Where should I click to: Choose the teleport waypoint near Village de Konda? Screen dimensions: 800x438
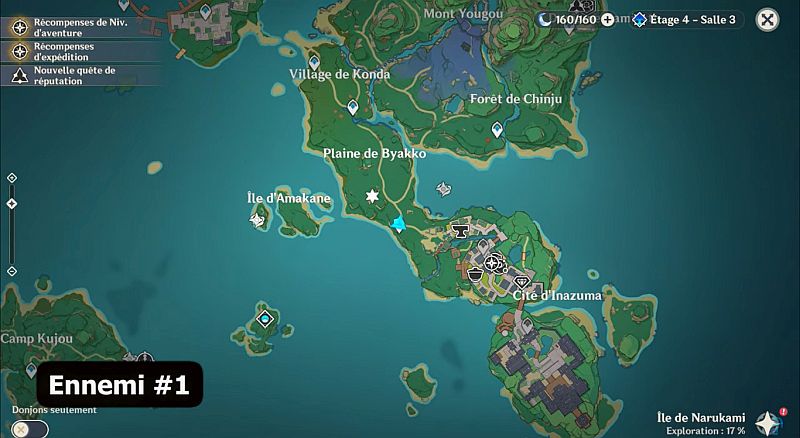point(352,106)
